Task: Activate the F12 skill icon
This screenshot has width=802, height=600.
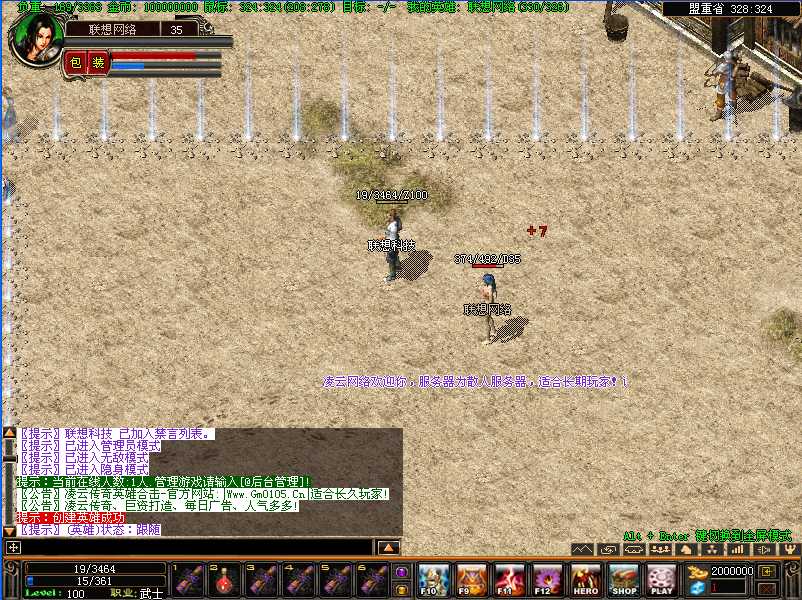Action: [x=547, y=579]
